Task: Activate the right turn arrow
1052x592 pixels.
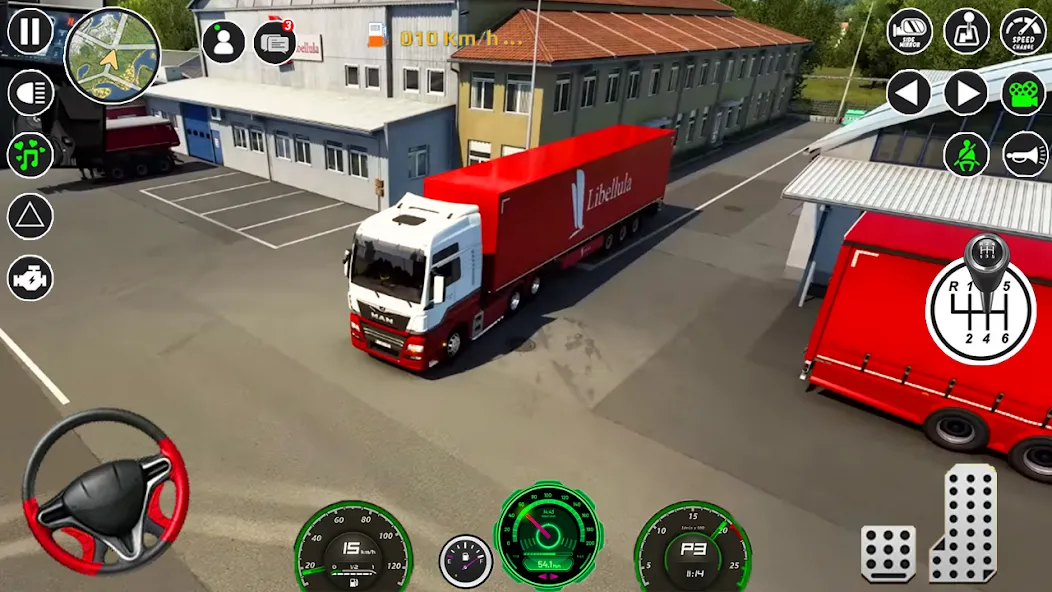Action: [967, 93]
